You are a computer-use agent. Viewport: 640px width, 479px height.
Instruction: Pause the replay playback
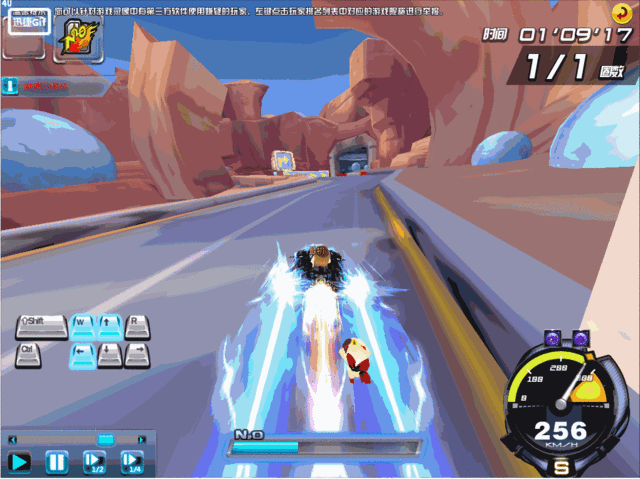pos(57,462)
